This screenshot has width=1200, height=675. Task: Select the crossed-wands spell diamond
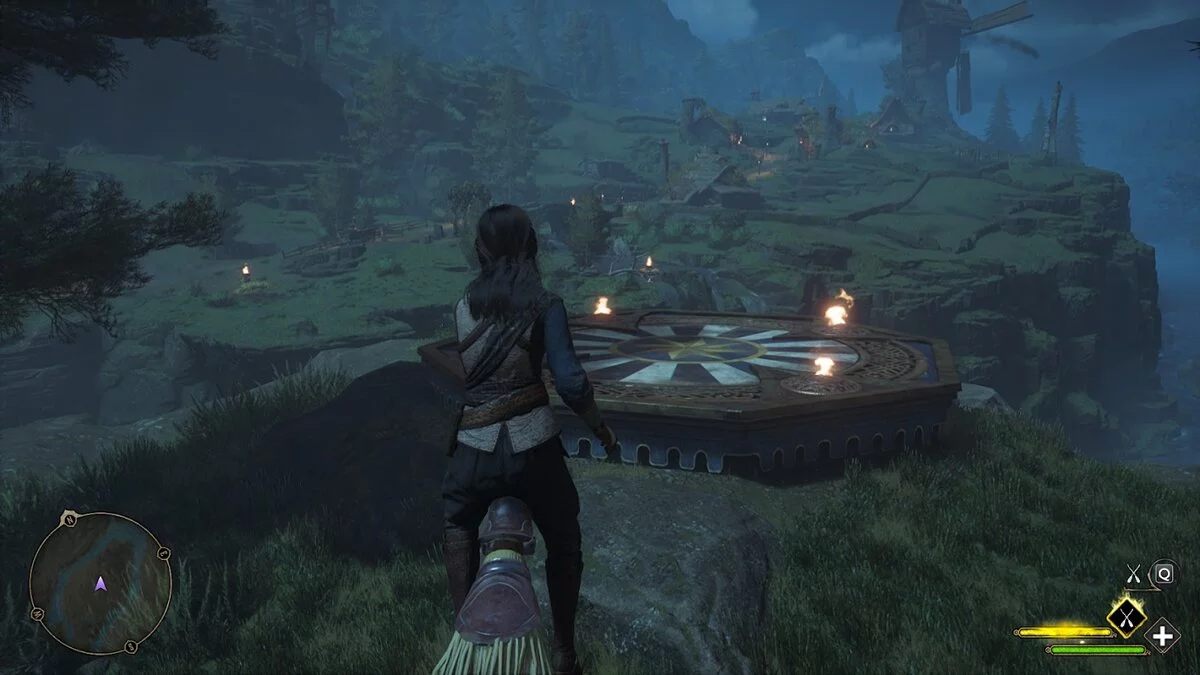coord(1126,618)
